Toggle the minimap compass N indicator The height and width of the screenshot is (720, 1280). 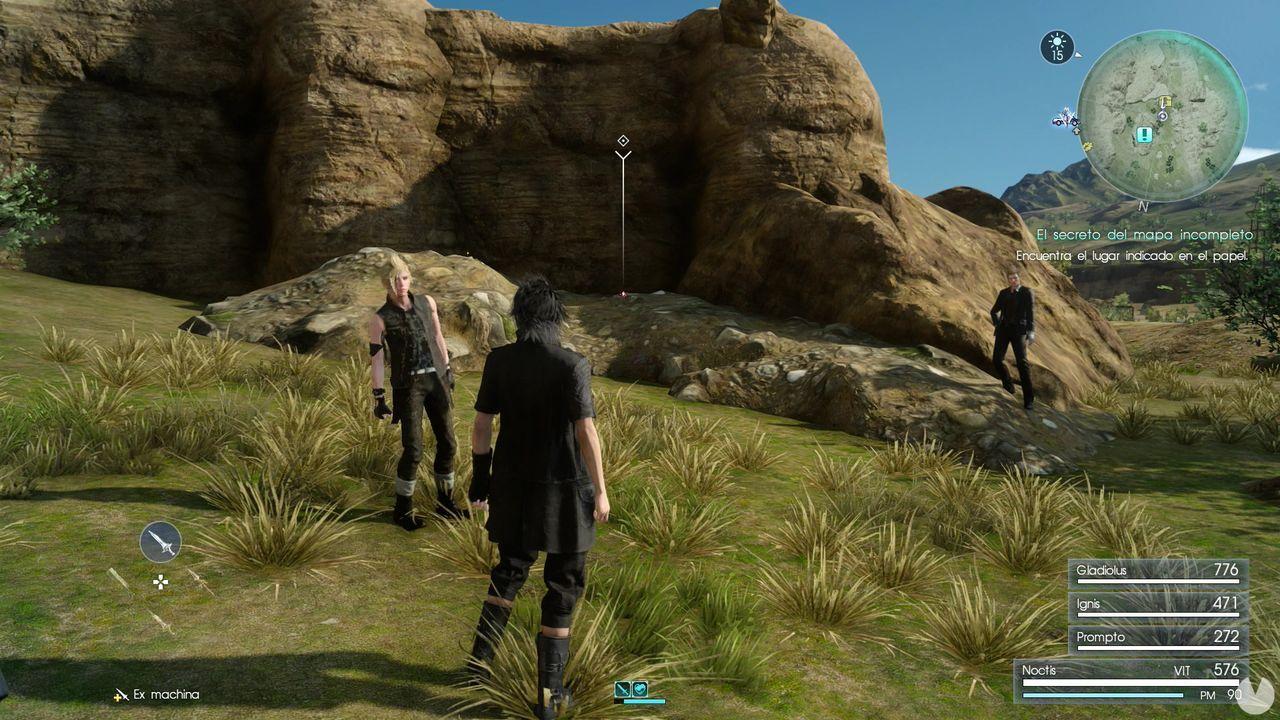click(1142, 204)
